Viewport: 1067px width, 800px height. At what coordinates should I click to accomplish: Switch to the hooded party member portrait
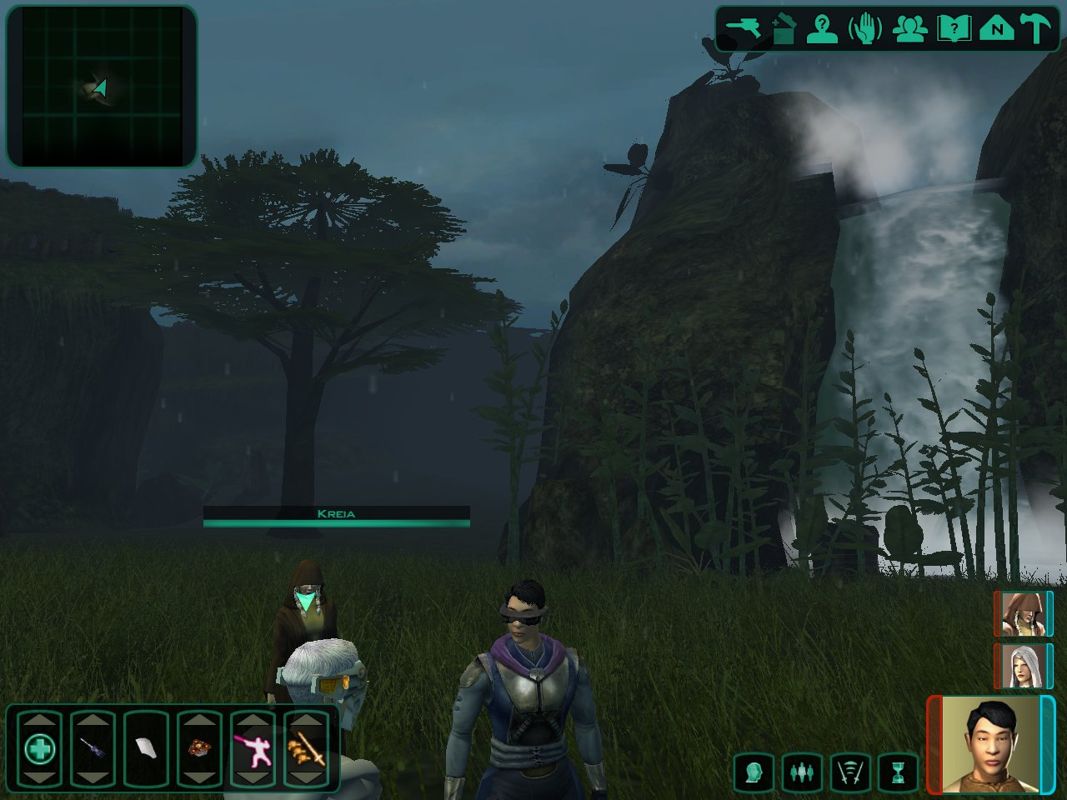(x=1022, y=614)
